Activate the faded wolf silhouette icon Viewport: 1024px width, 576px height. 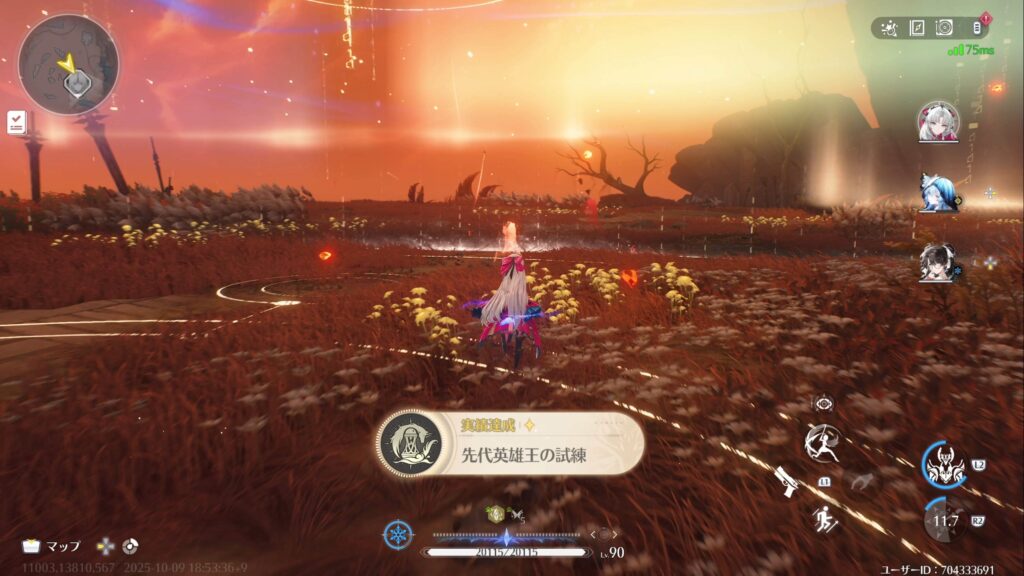tap(862, 482)
